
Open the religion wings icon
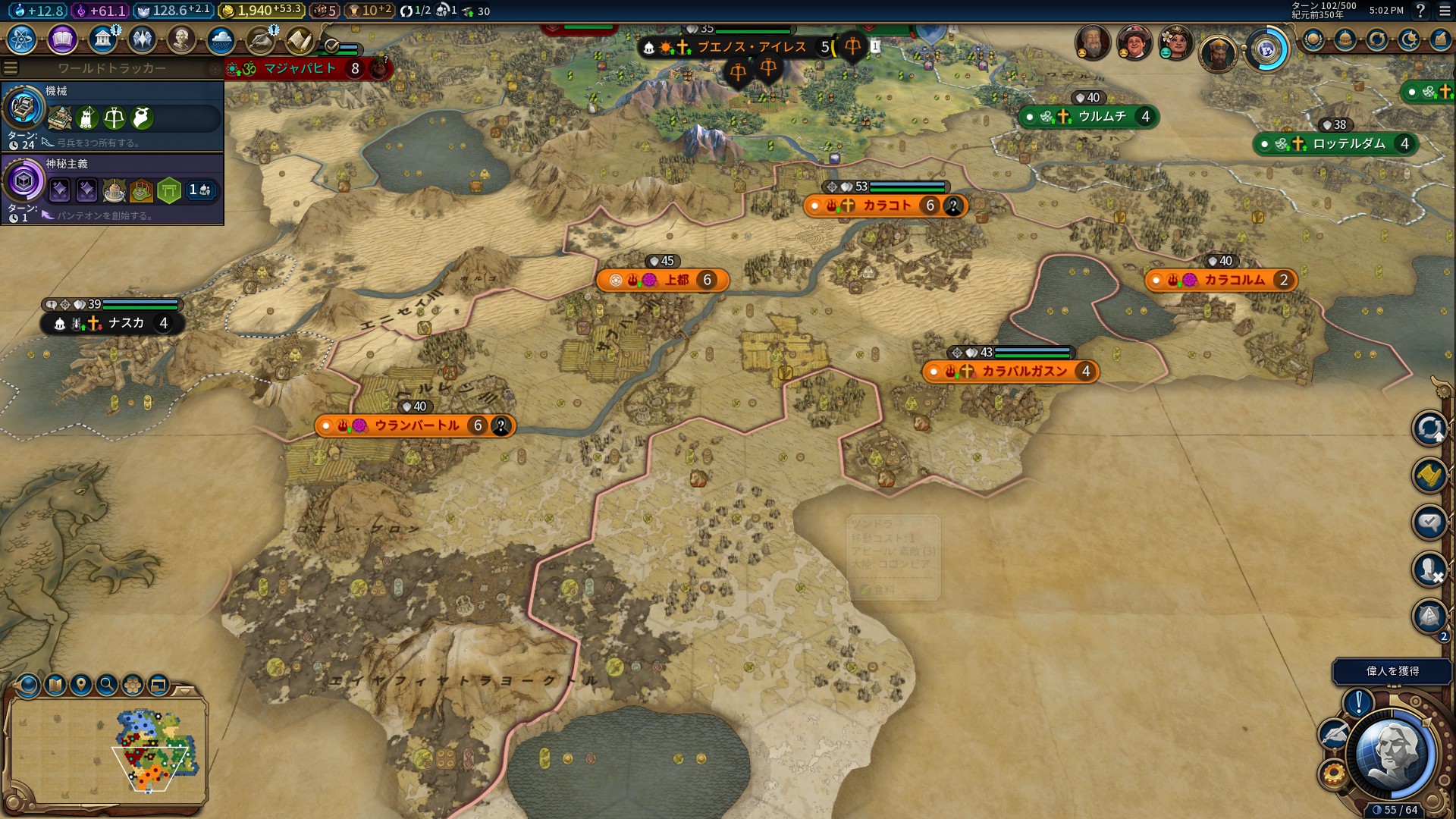coord(142,39)
